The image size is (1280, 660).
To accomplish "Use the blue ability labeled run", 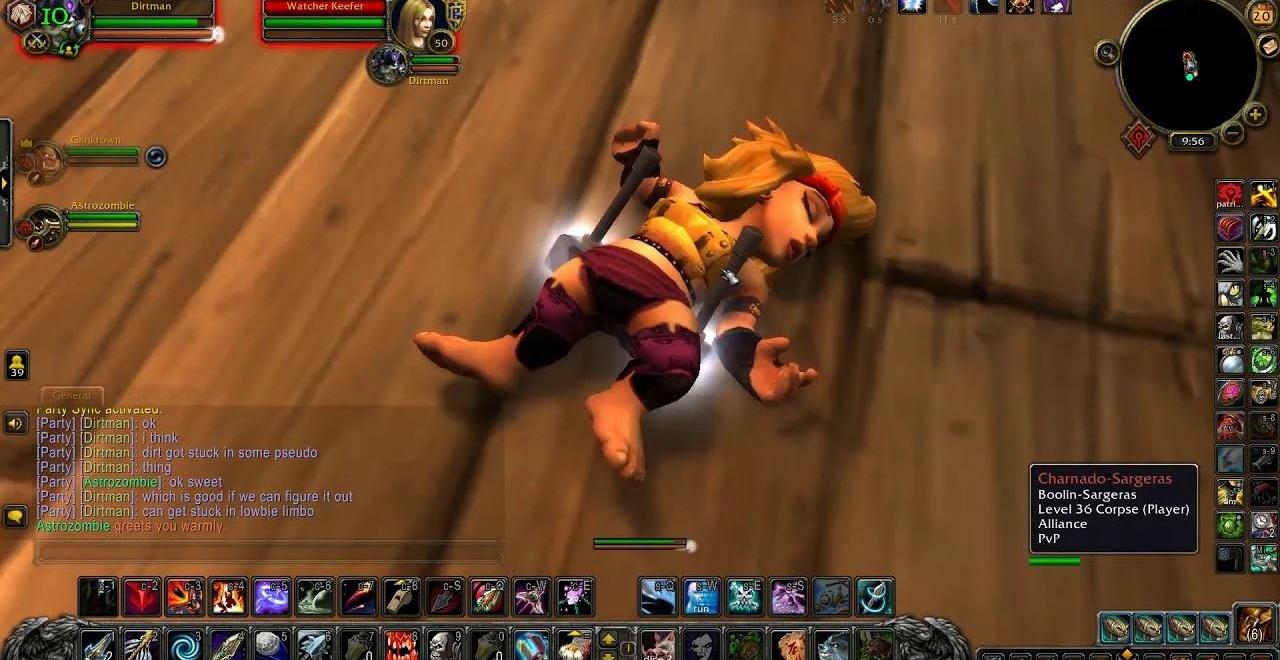I will [x=701, y=597].
